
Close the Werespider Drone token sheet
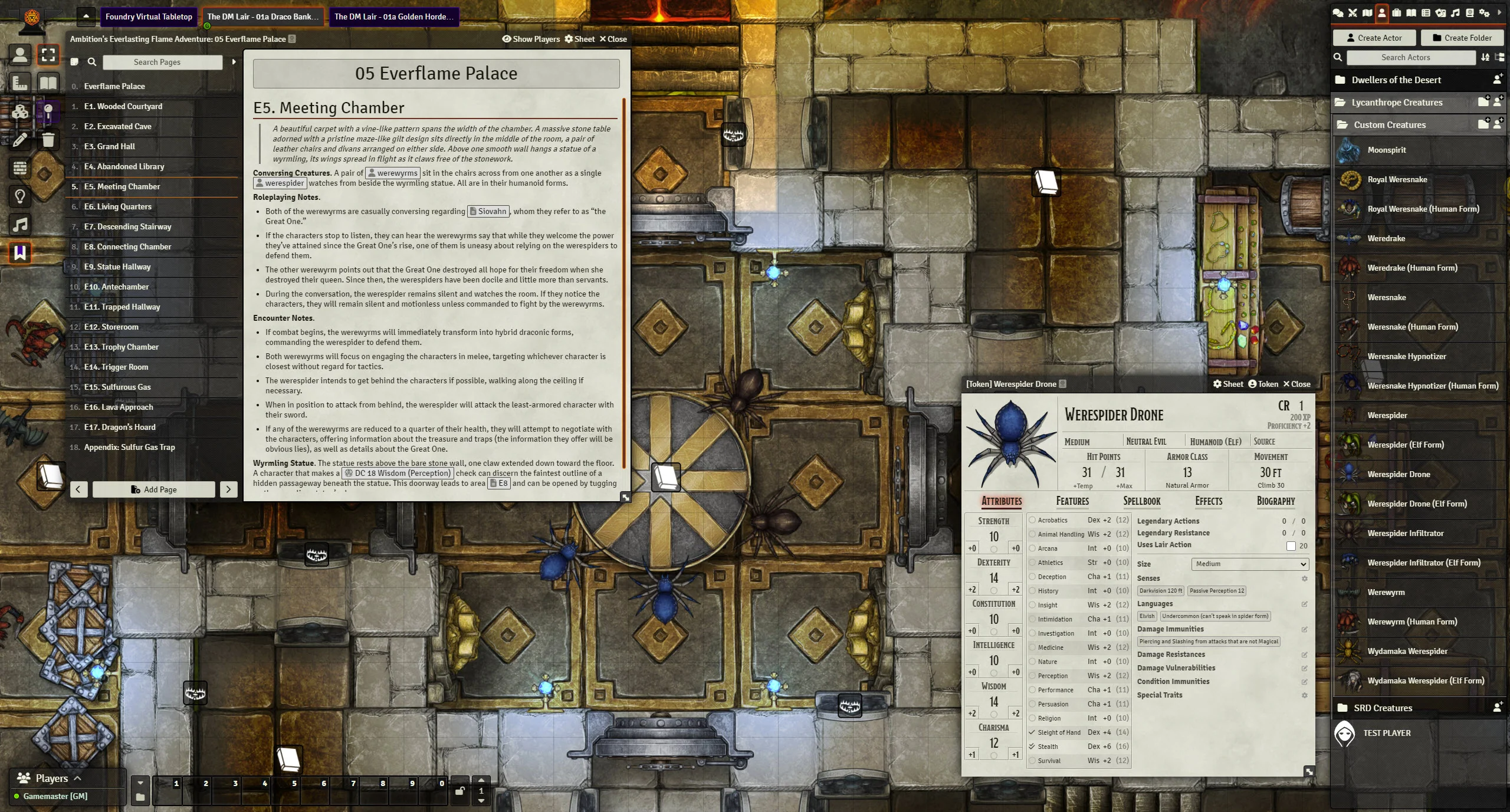point(1296,384)
